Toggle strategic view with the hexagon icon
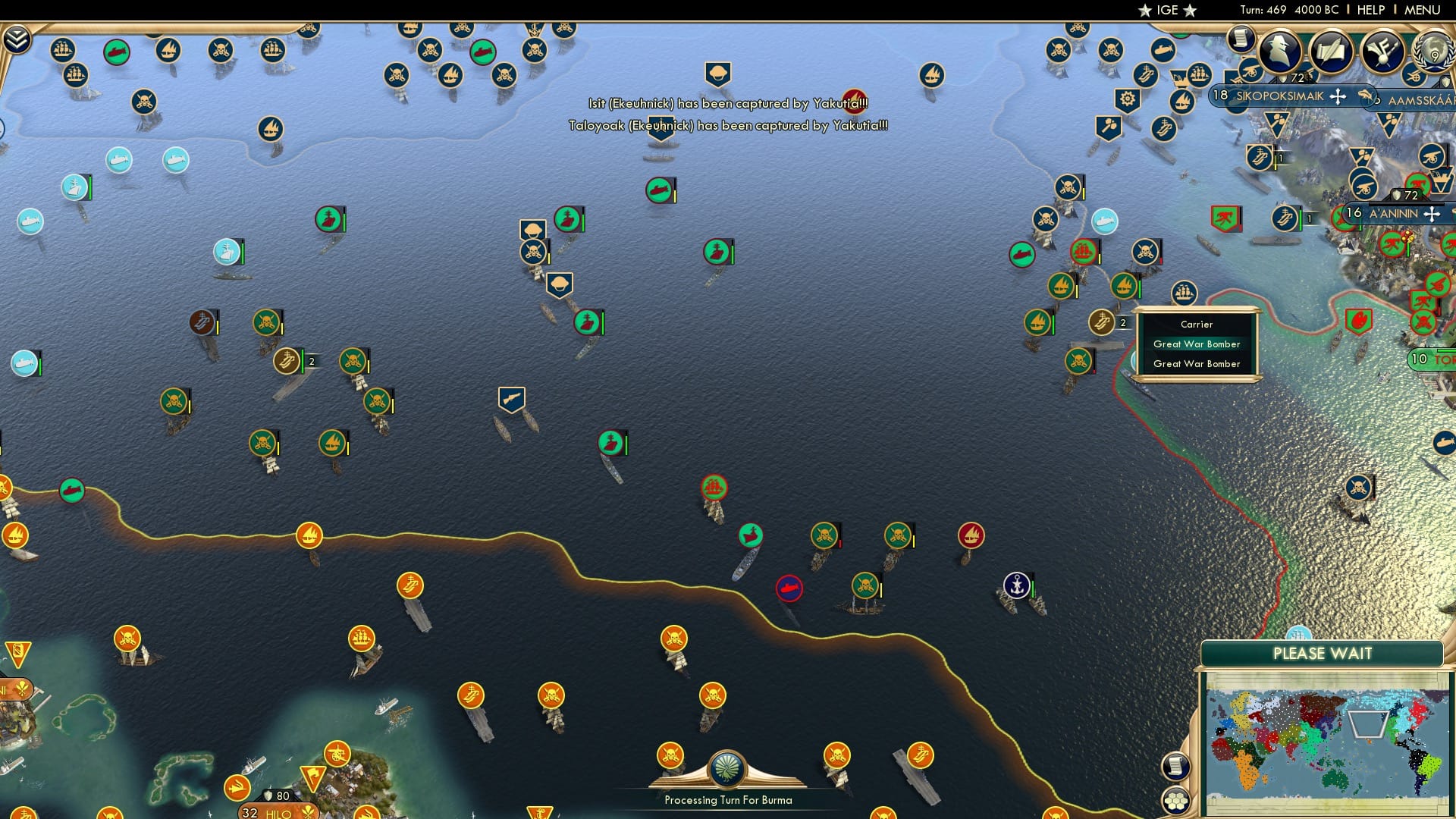This screenshot has width=1456, height=819. (1175, 801)
